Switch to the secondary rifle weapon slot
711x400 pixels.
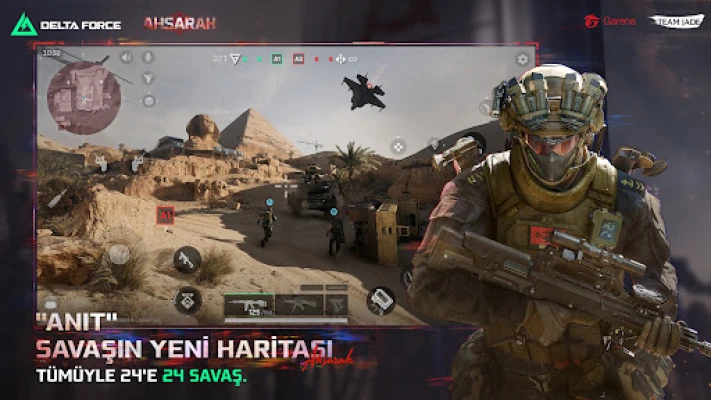299,304
